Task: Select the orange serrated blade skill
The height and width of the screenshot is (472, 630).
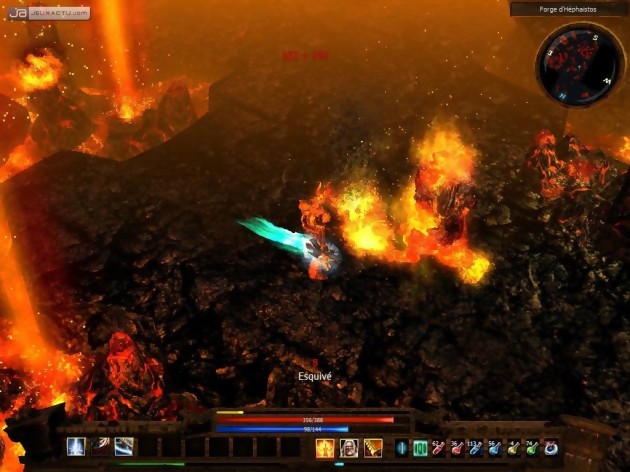Action: 373,448
